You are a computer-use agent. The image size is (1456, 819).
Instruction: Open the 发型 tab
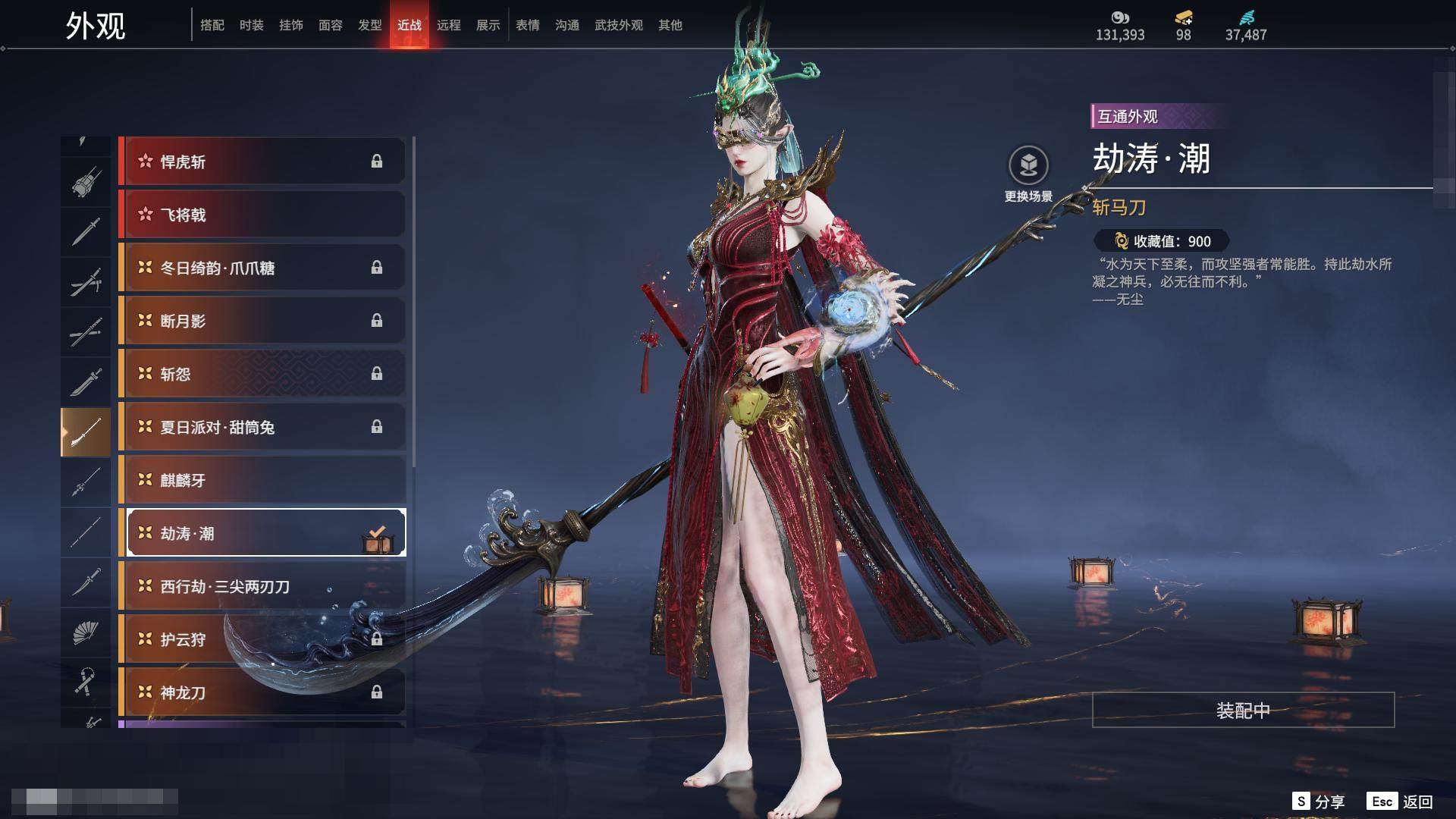(369, 25)
